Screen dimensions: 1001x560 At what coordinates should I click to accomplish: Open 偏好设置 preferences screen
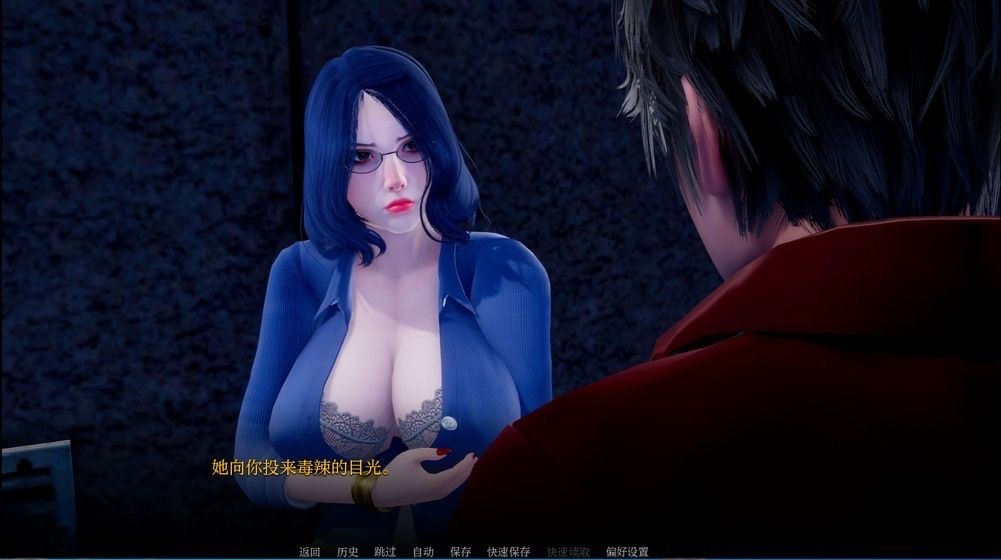(627, 551)
